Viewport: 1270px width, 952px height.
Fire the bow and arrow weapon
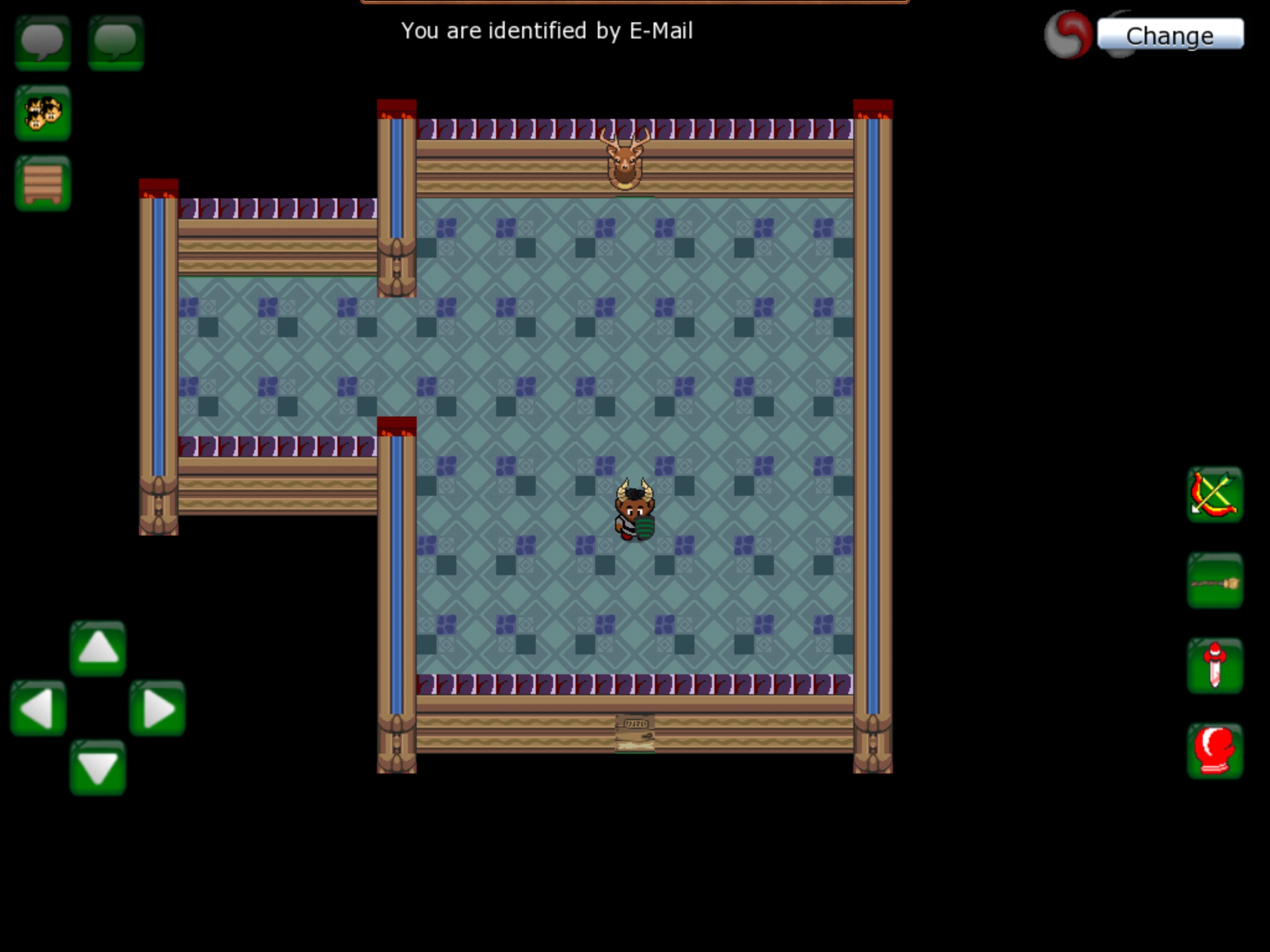coord(1215,495)
